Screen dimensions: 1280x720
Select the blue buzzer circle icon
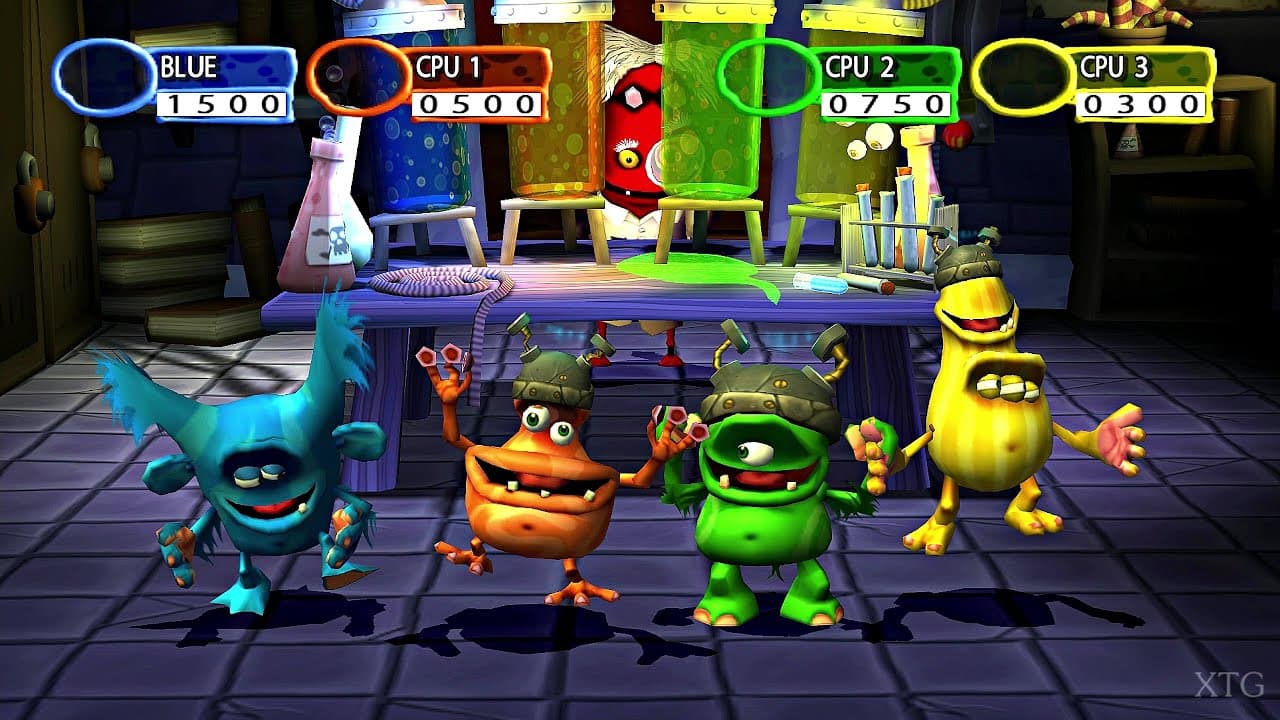coord(103,75)
